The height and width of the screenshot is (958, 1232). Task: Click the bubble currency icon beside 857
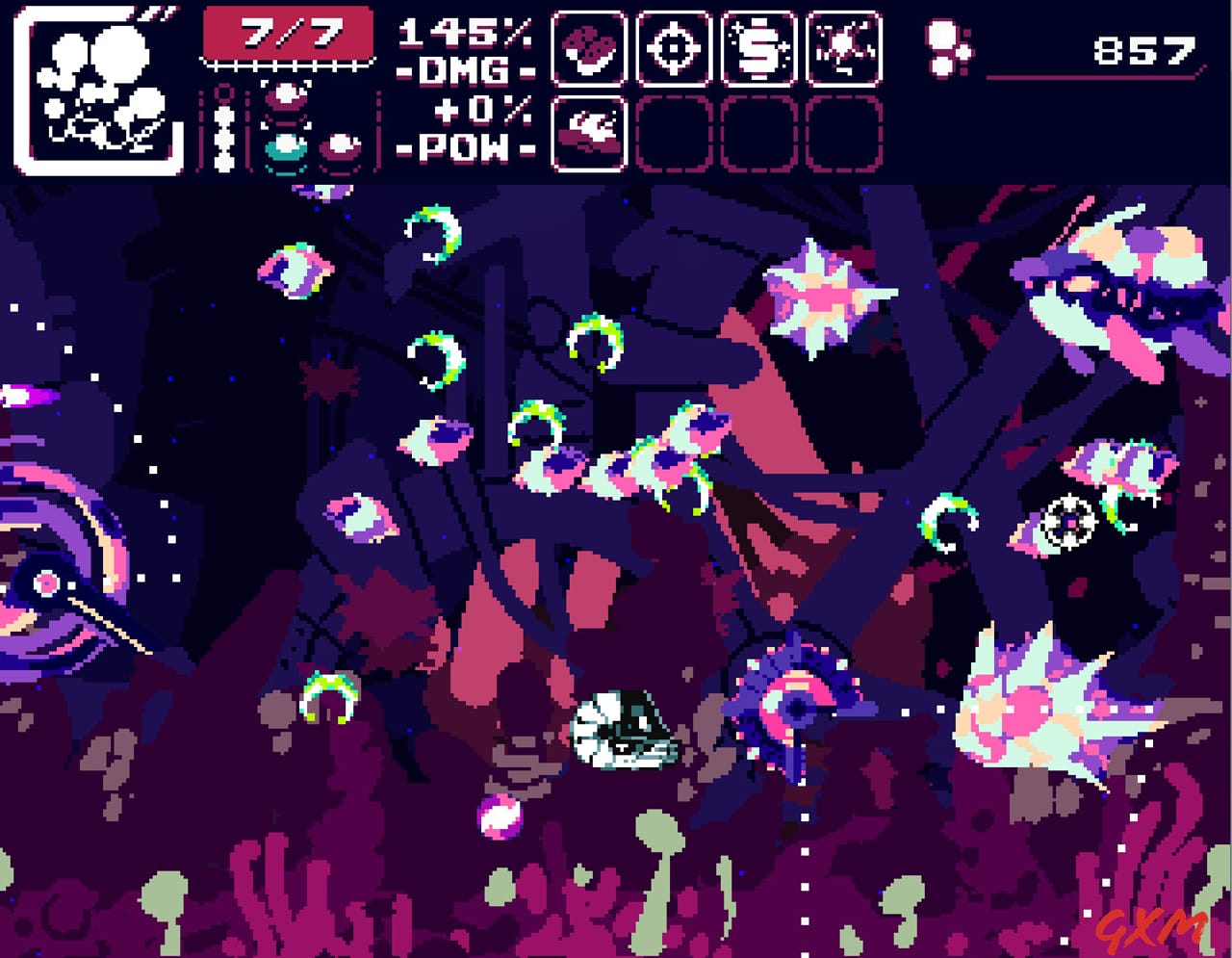click(948, 48)
